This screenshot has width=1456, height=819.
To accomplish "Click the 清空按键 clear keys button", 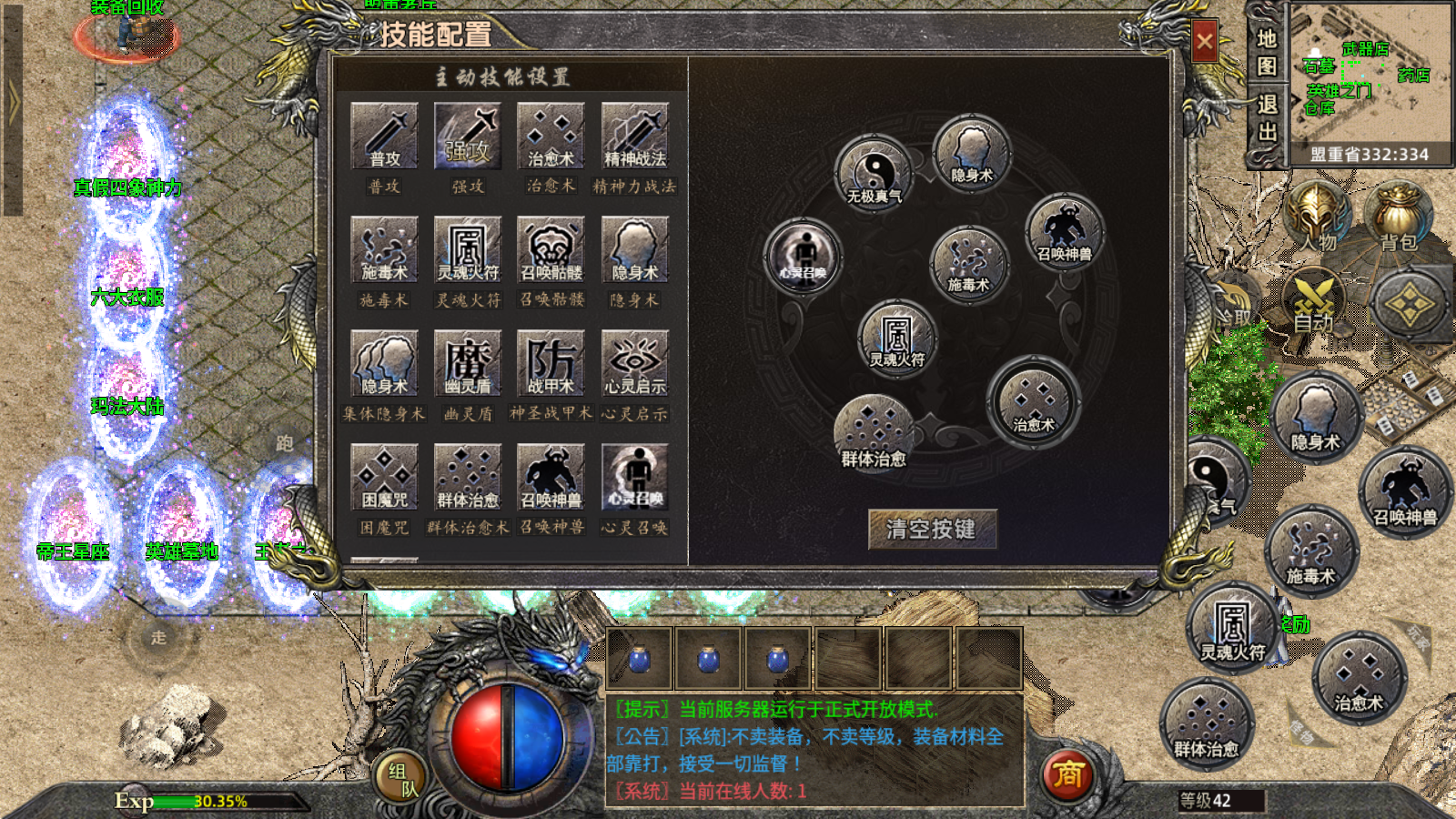I will [932, 529].
